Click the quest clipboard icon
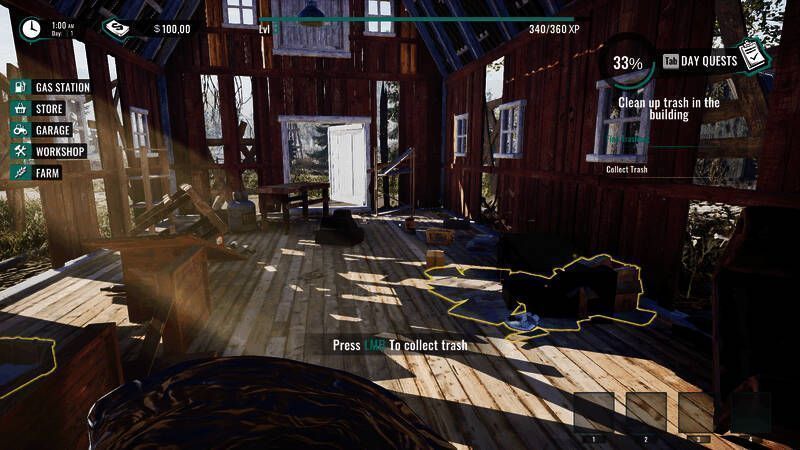This screenshot has height=450, width=800. (757, 58)
